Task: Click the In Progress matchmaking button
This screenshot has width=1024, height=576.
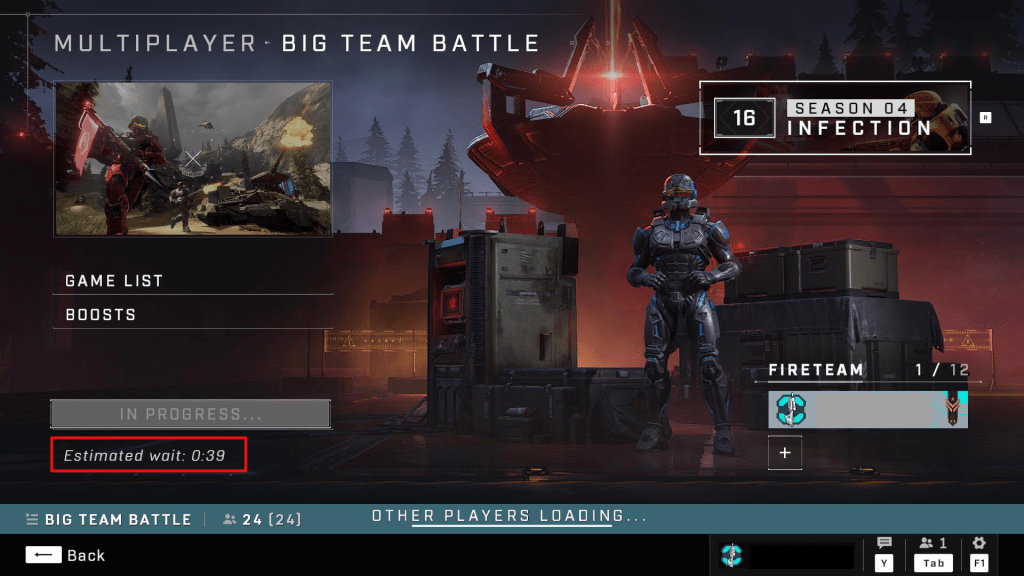Action: pyautogui.click(x=190, y=414)
